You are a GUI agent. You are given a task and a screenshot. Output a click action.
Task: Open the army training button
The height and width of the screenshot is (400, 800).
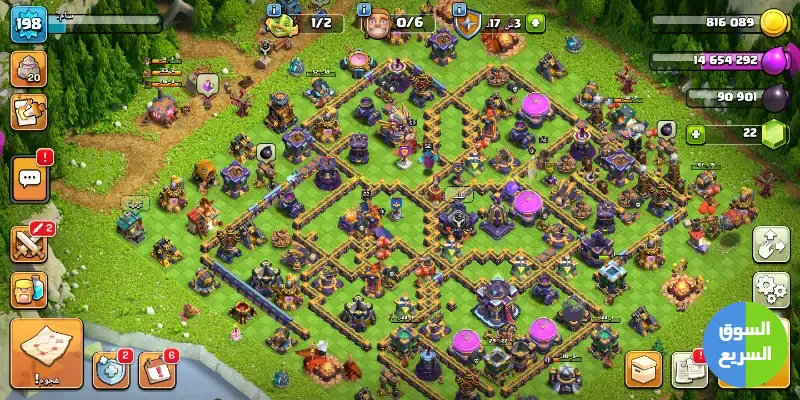tap(28, 291)
